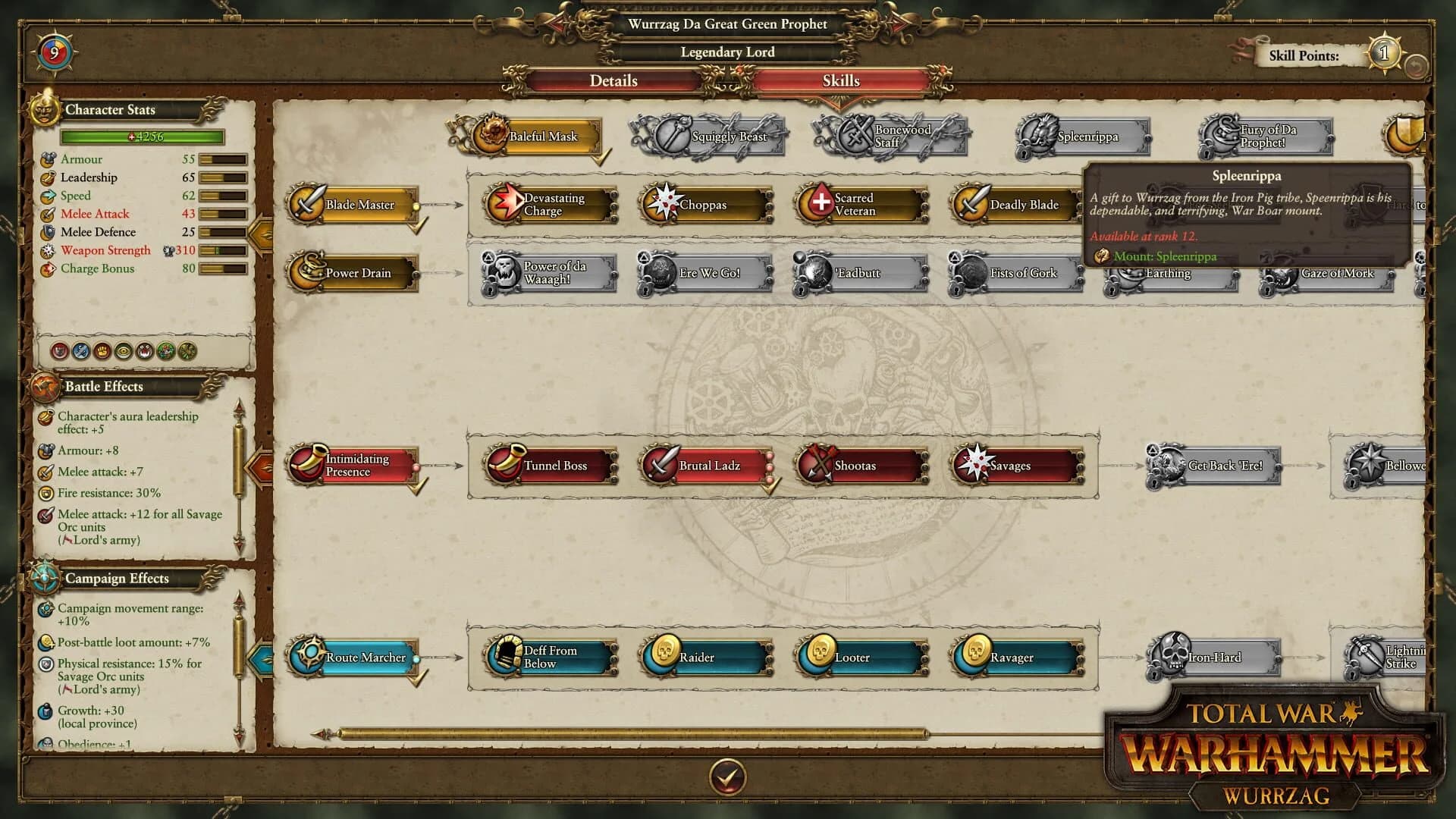
Task: Switch to the Details tab
Action: 613,81
